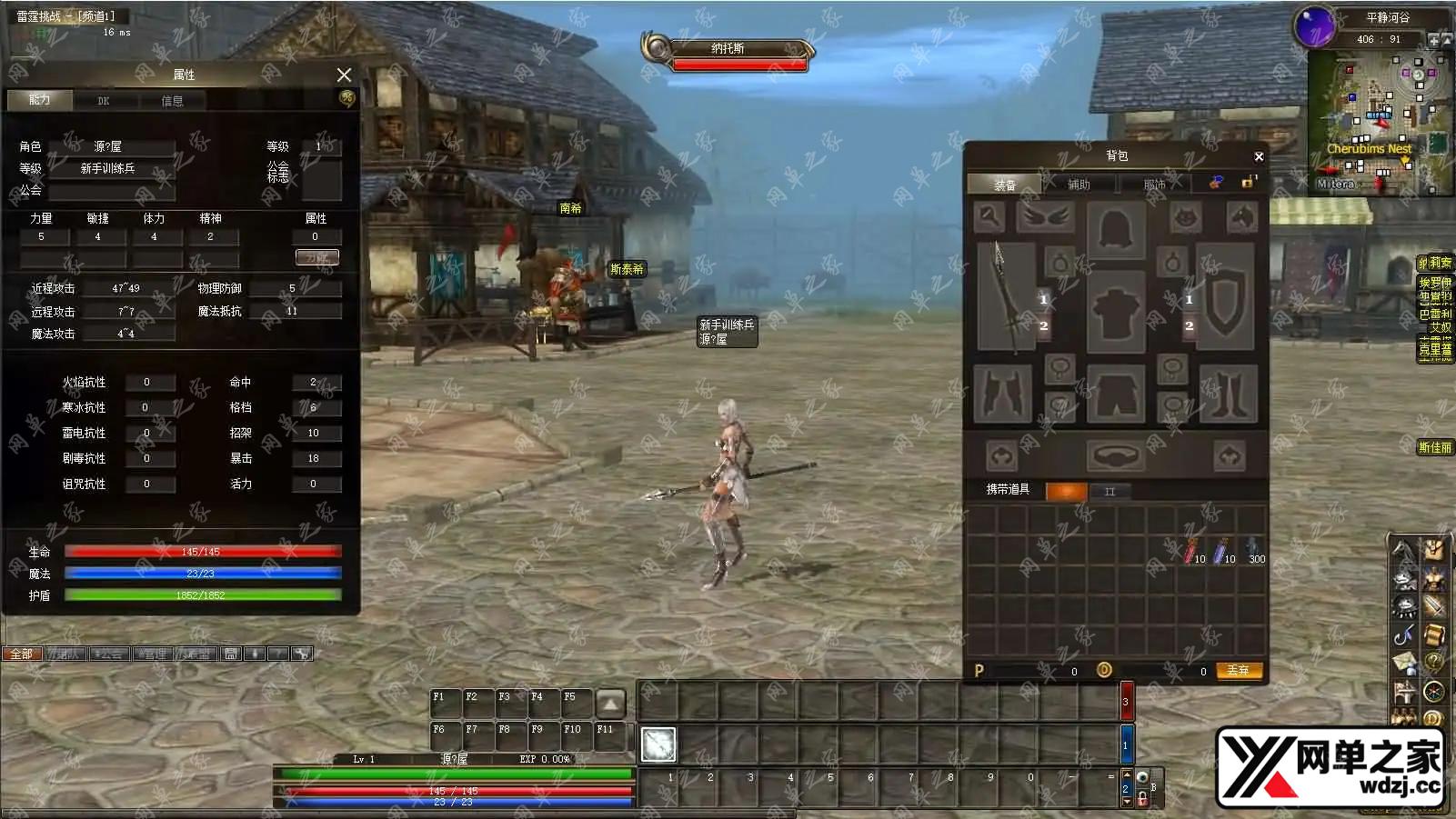The height and width of the screenshot is (819, 1456).
Task: Select the 纳托斯 target frame
Action: coord(728,49)
